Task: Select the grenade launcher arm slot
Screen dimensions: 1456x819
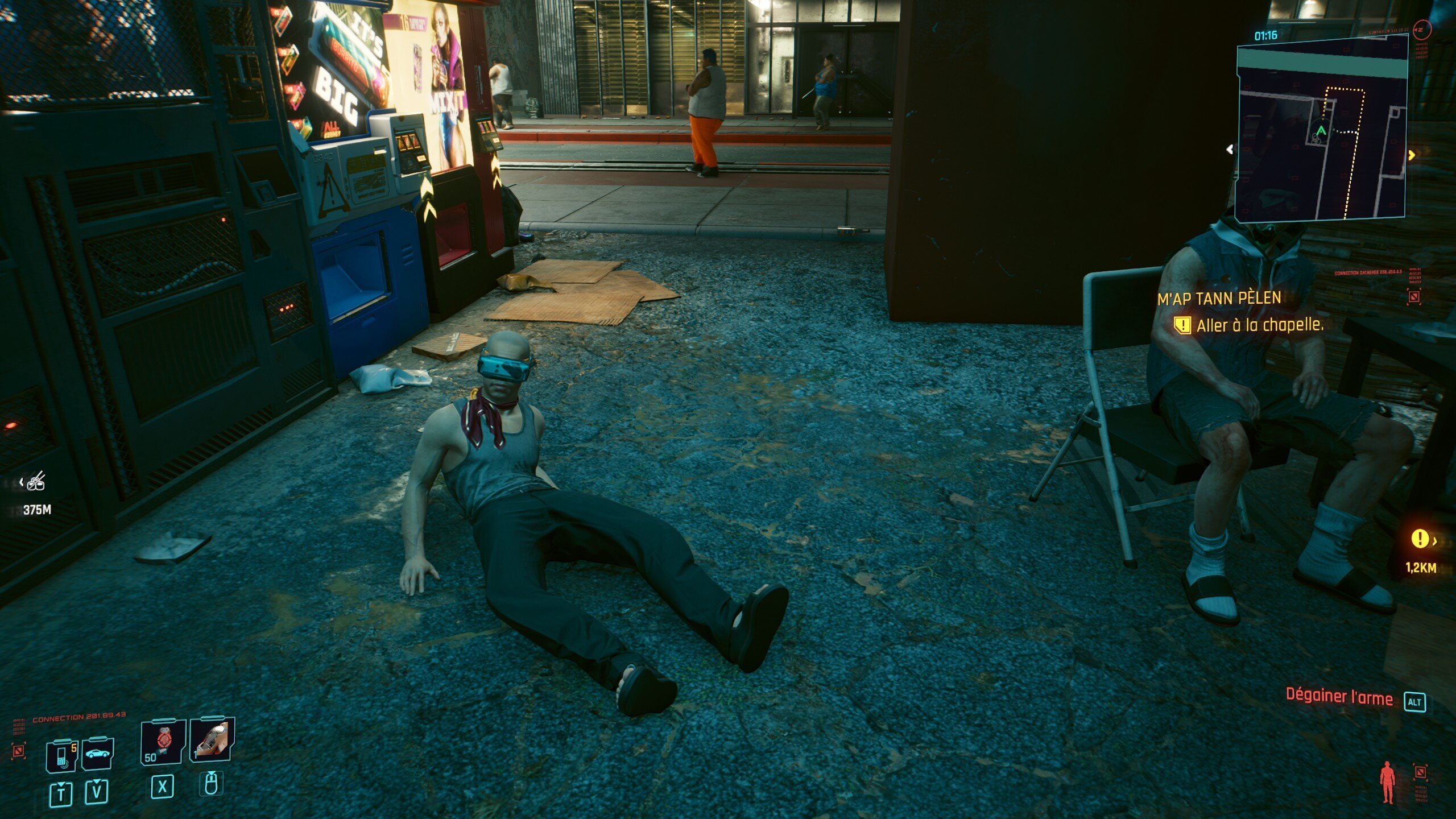Action: coord(212,740)
